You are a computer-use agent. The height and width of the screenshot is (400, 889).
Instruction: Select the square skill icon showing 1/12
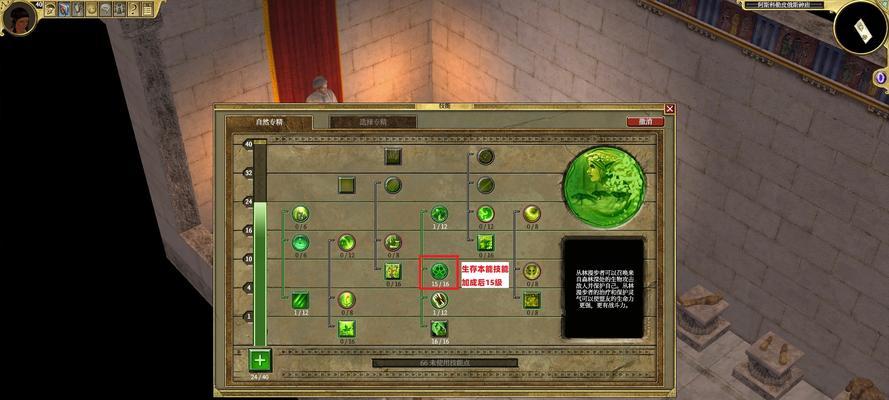pos(301,299)
